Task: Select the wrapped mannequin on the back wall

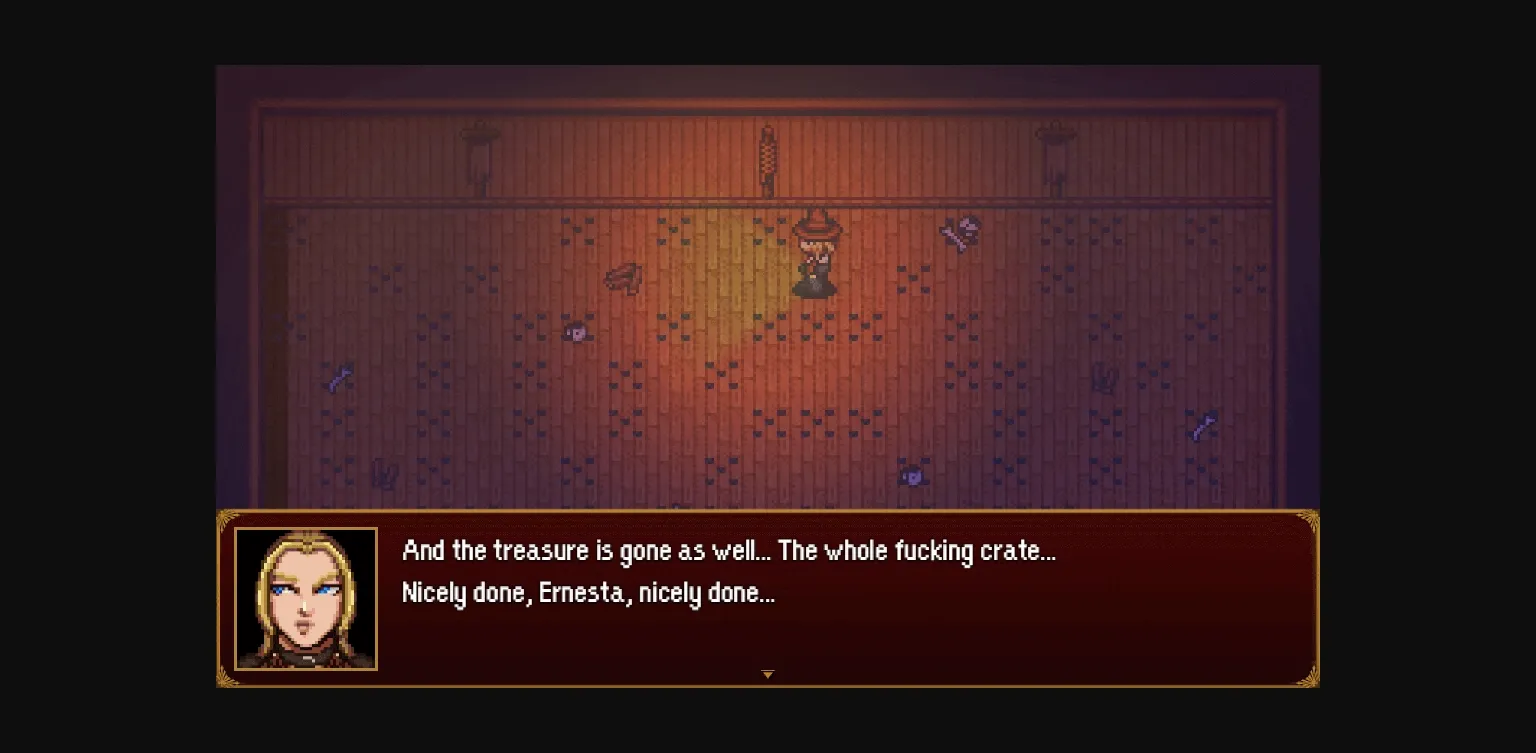Action: coord(768,155)
